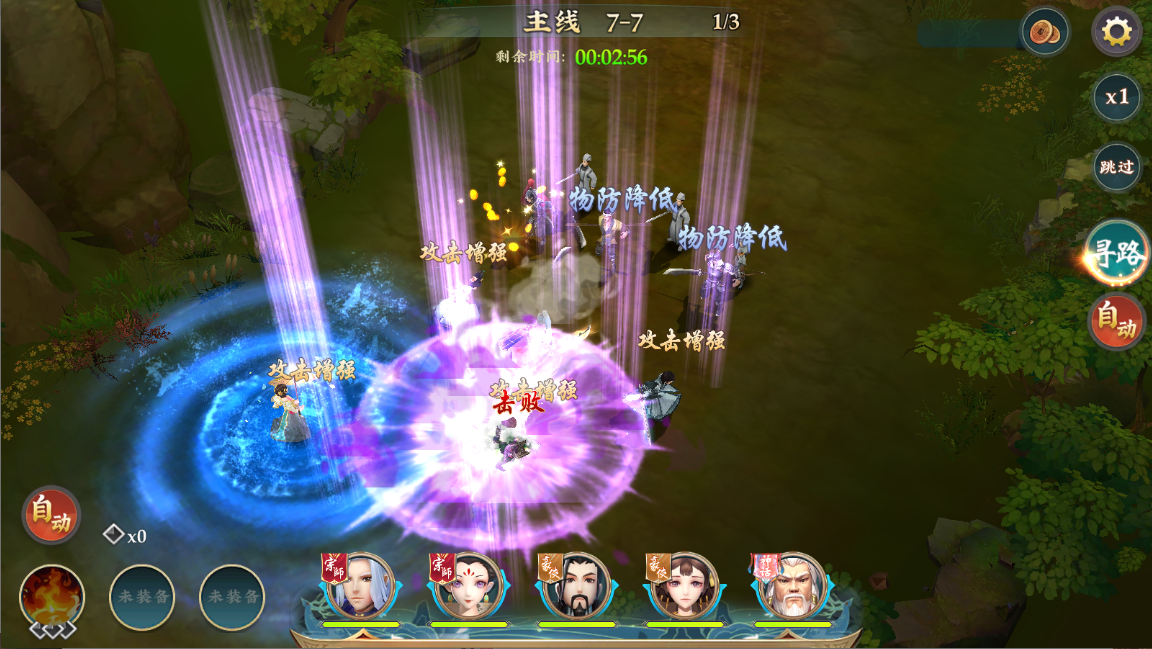
Task: Choose the black-bearded man's hero portrait
Action: [576, 586]
